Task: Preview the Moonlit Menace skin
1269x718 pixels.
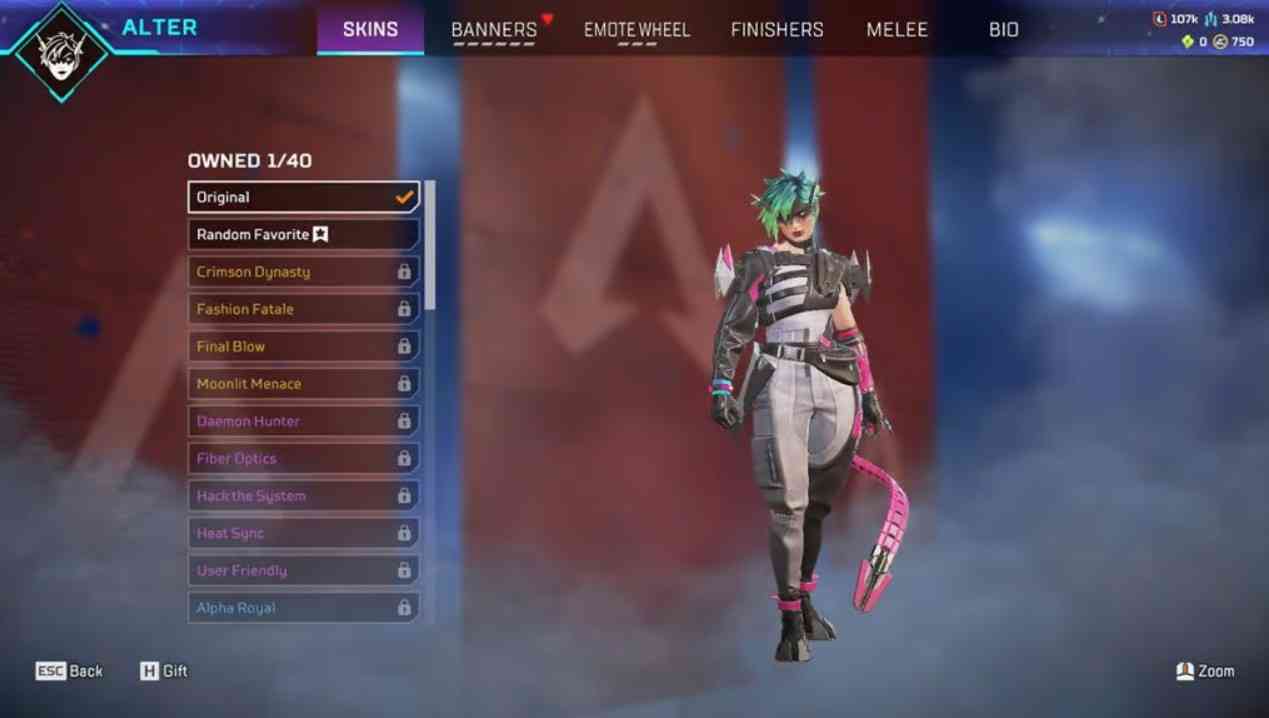Action: (303, 384)
